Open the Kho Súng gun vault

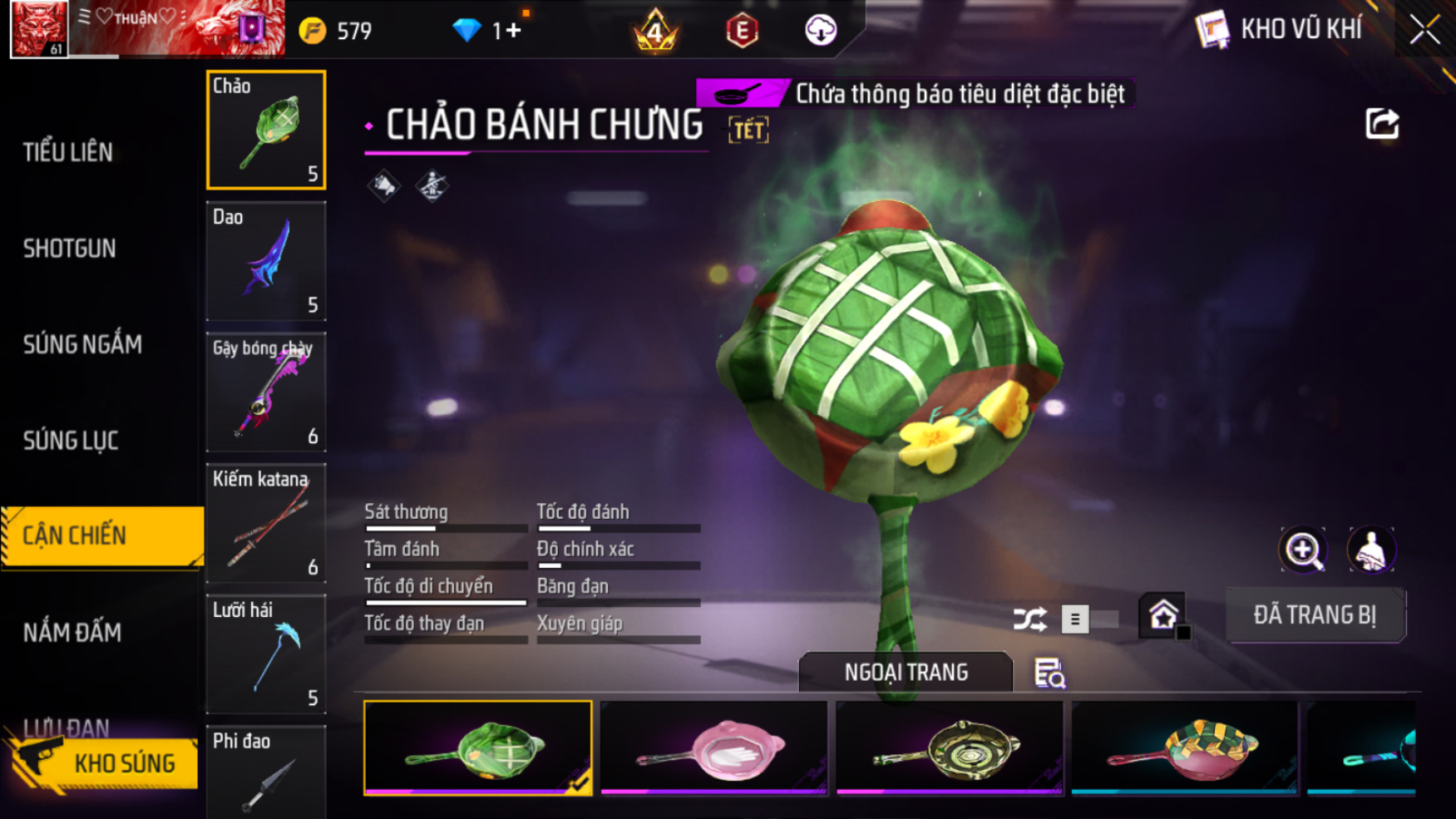click(104, 762)
